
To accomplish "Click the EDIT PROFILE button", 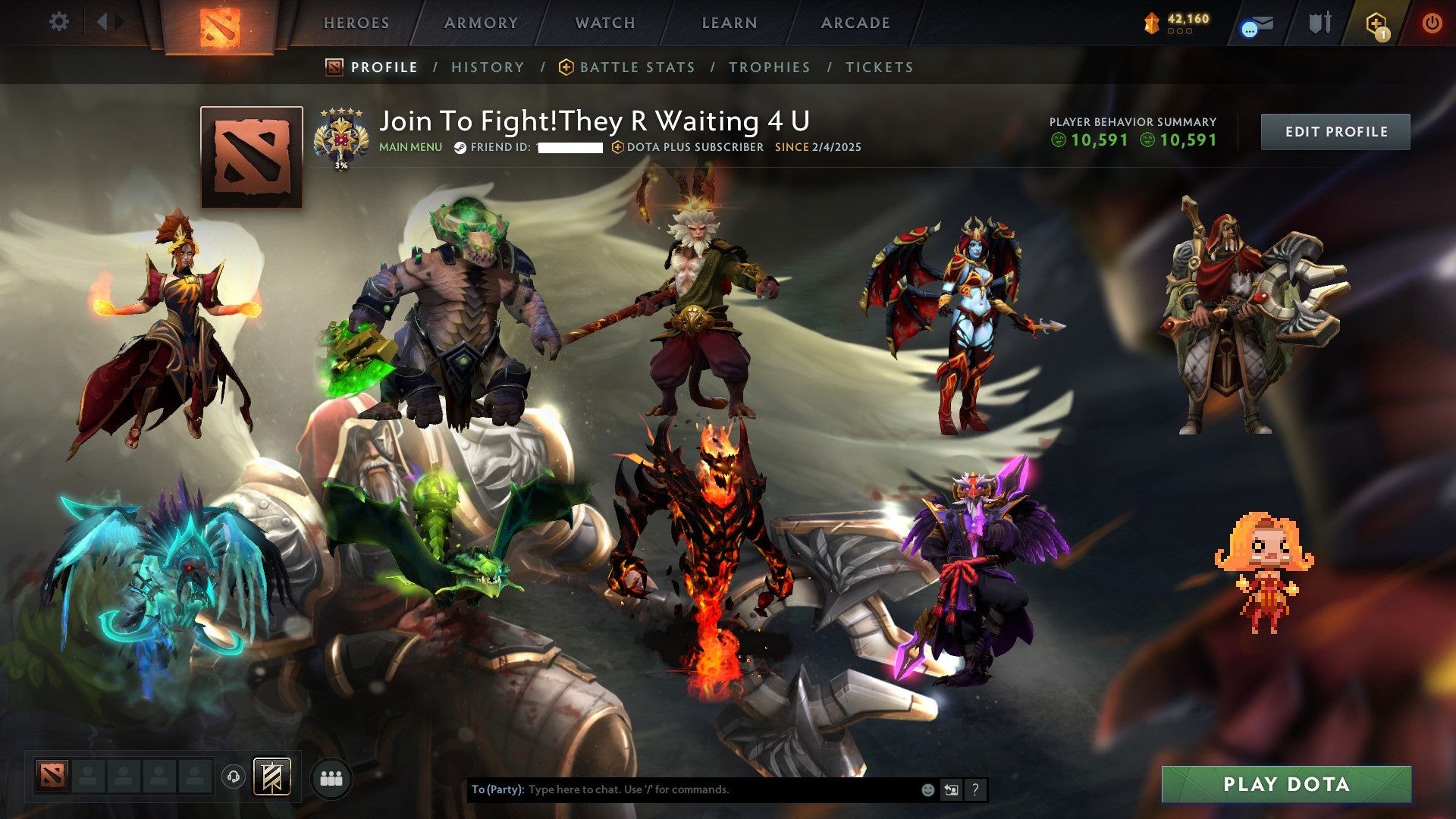I will pyautogui.click(x=1335, y=130).
